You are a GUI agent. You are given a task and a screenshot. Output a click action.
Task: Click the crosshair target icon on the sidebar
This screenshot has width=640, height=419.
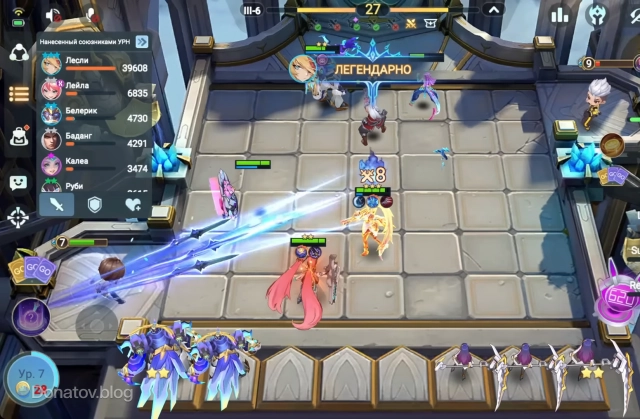(x=18, y=217)
